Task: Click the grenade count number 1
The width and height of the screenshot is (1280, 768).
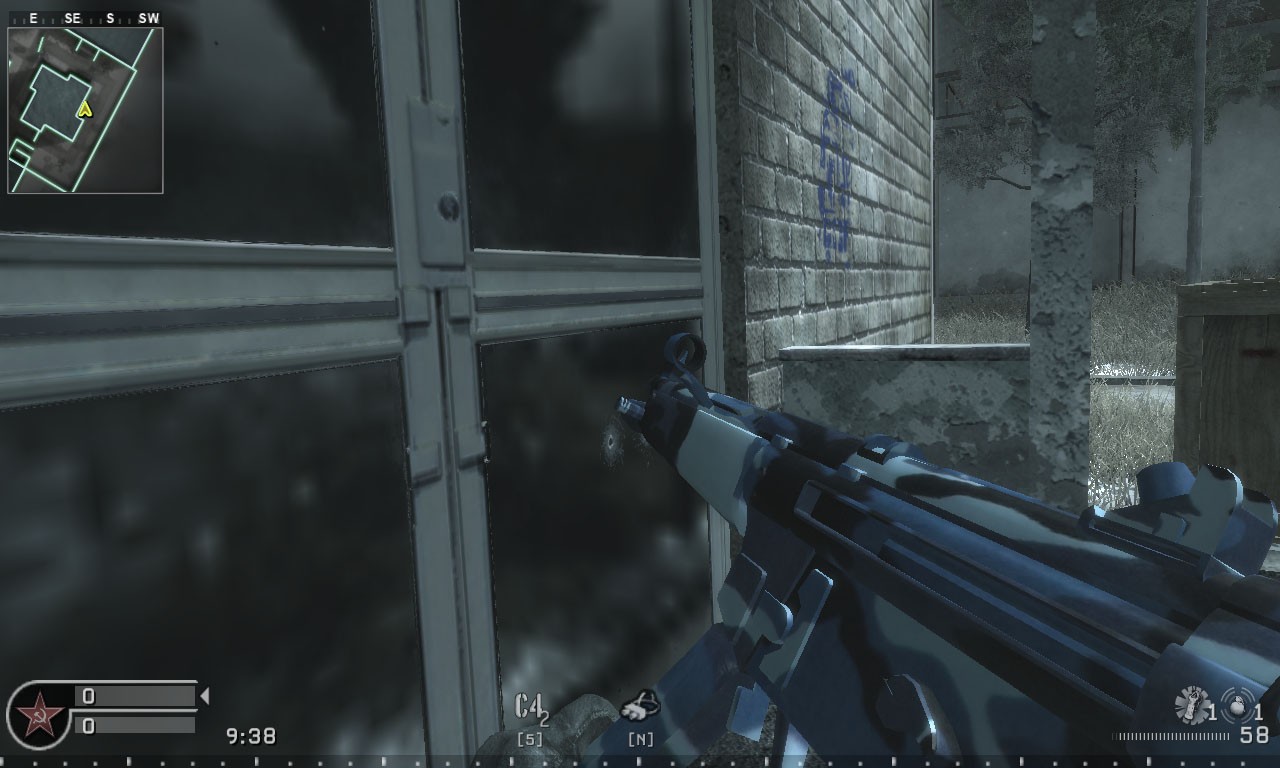Action: (x=1213, y=708)
